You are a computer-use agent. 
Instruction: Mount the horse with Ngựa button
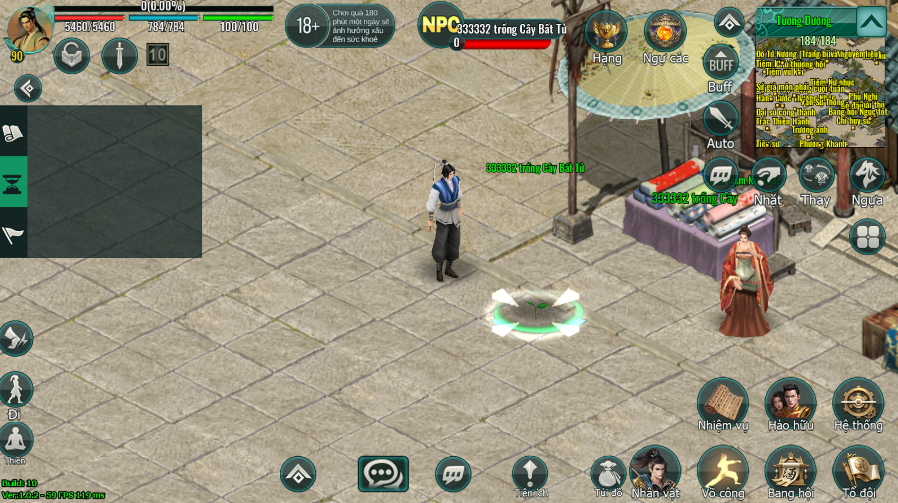[x=867, y=175]
